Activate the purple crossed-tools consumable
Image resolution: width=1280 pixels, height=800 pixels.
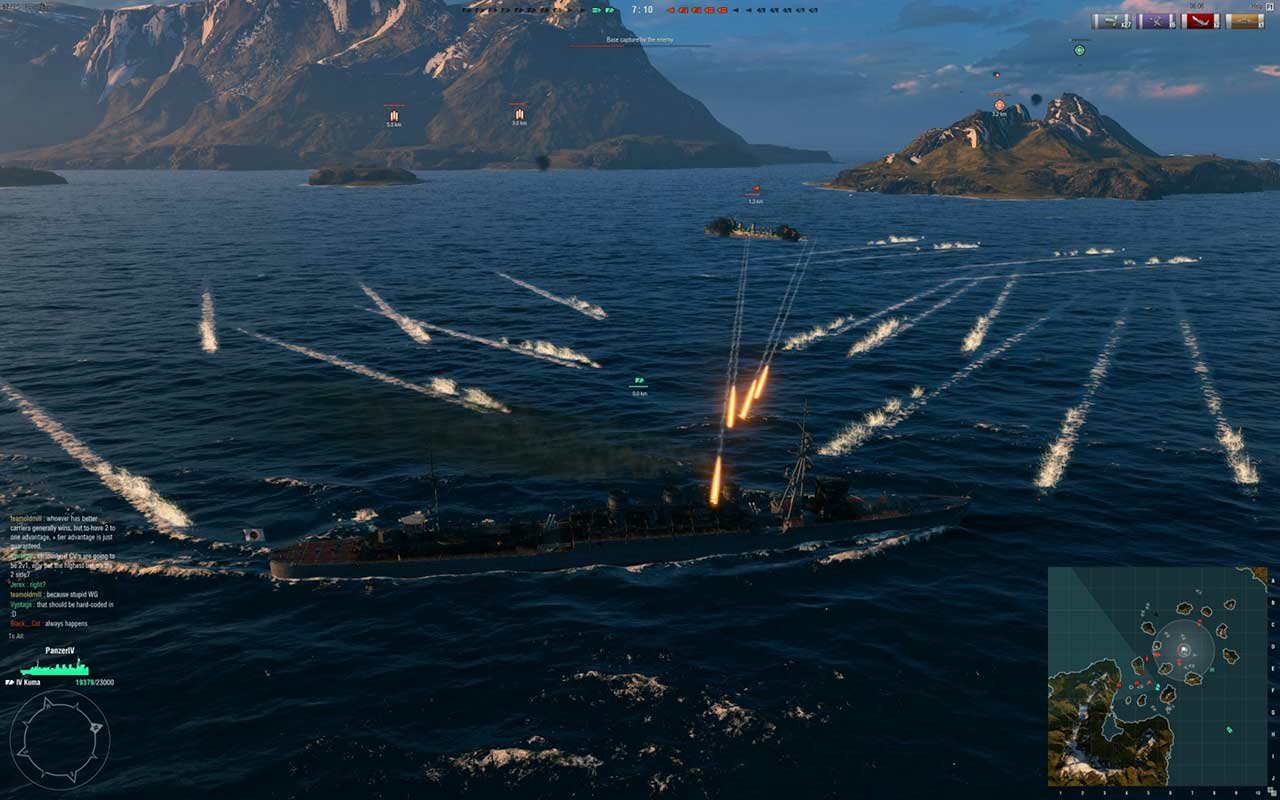[1157, 21]
